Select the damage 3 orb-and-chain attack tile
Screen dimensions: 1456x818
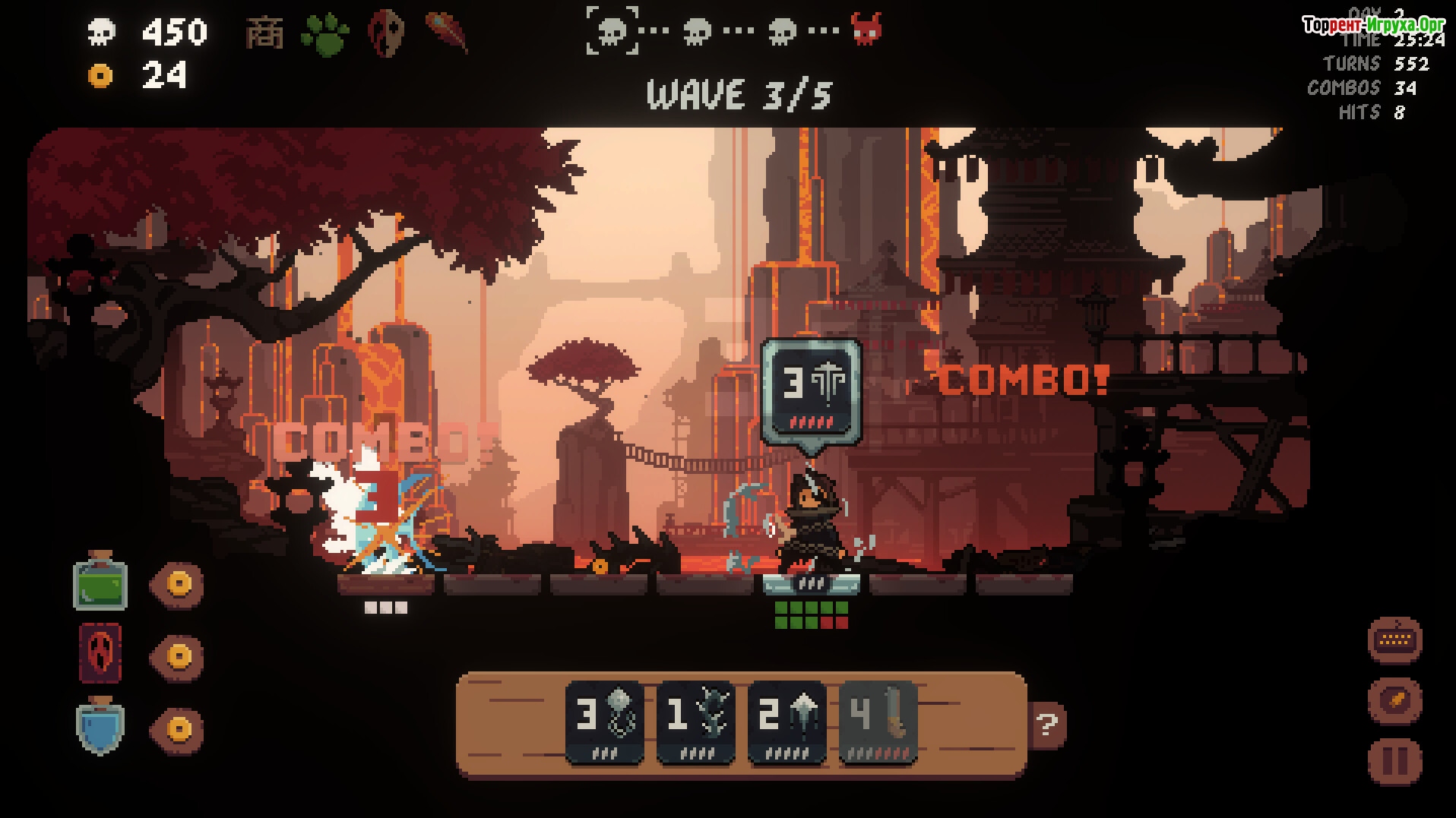(x=605, y=722)
